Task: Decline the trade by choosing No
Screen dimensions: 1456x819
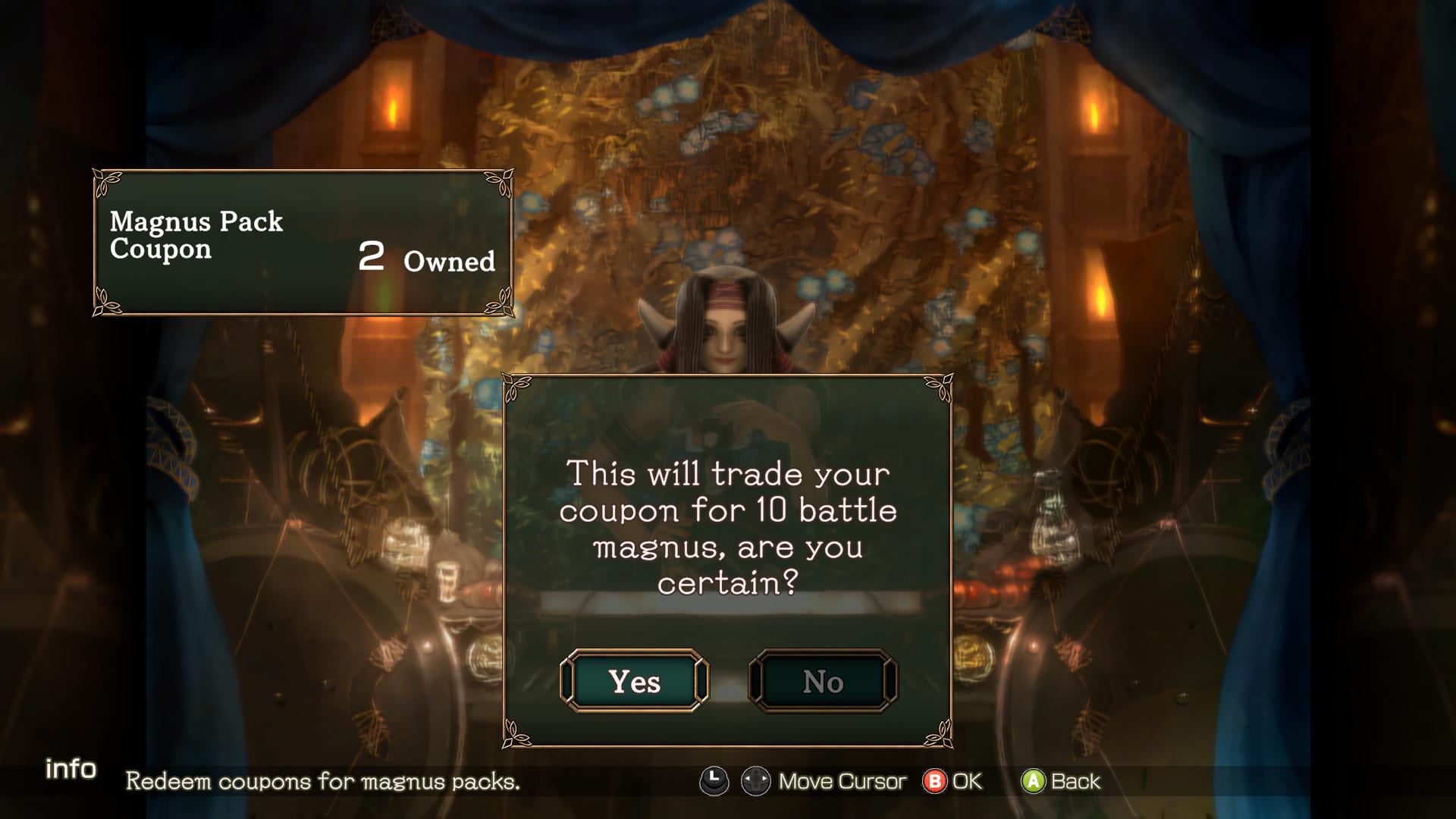Action: point(823,681)
